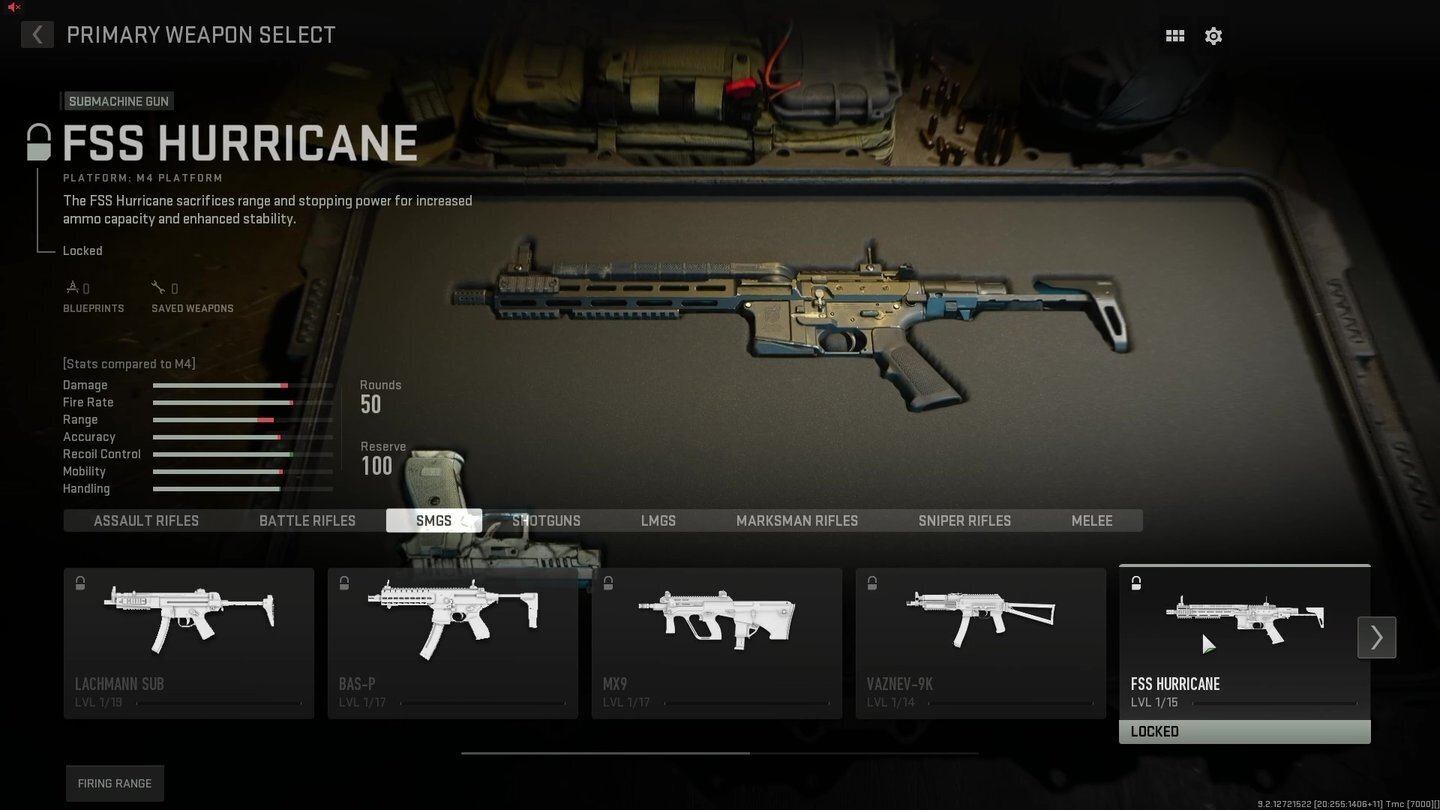Click the lock icon next to FSS HURRICANE title
This screenshot has width=1440, height=810.
(37, 141)
